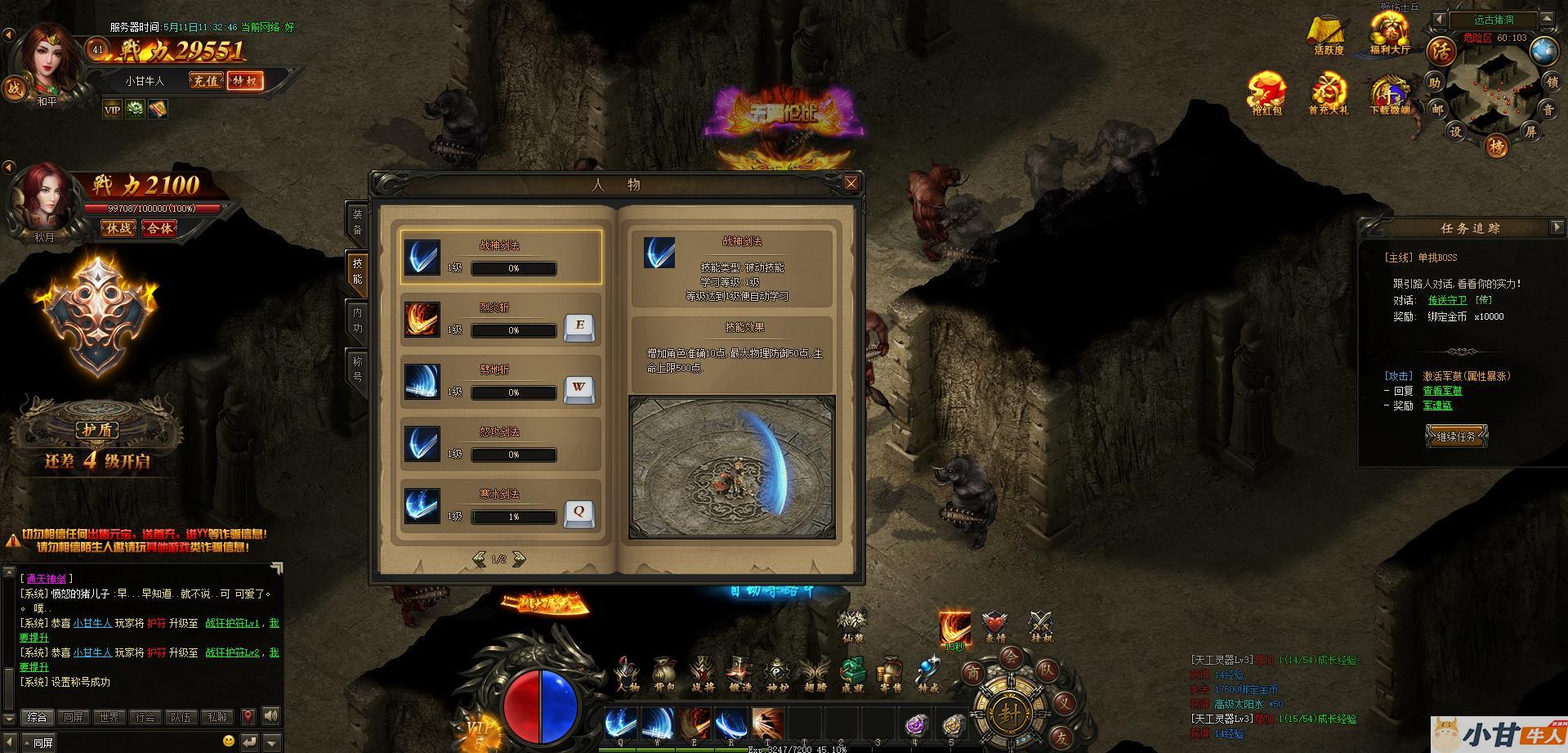Image resolution: width=1568 pixels, height=753 pixels.
Task: Open the 福利大厅 welfare hall icon
Action: coord(1390,34)
